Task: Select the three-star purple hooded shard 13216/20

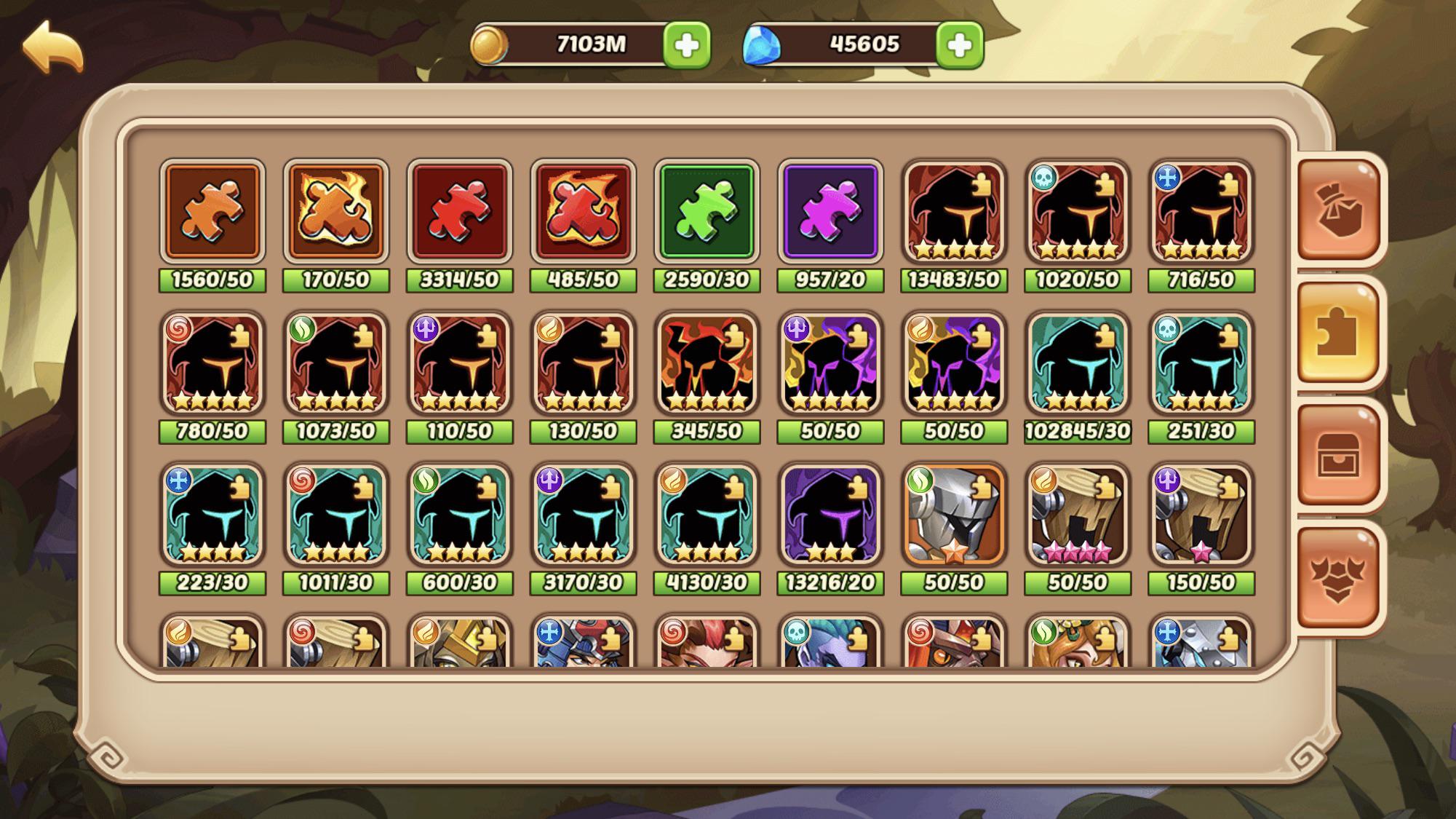Action: pyautogui.click(x=830, y=515)
